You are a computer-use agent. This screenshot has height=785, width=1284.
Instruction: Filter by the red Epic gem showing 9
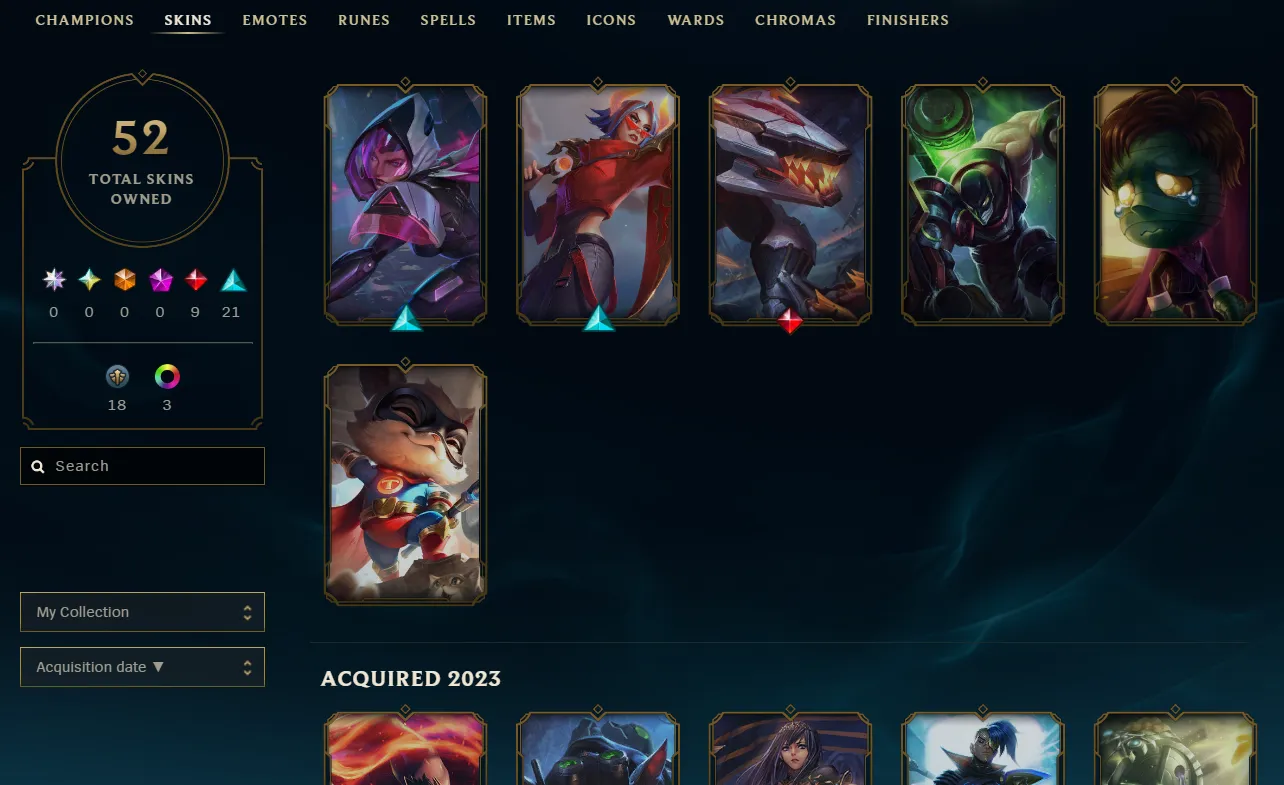tap(196, 280)
